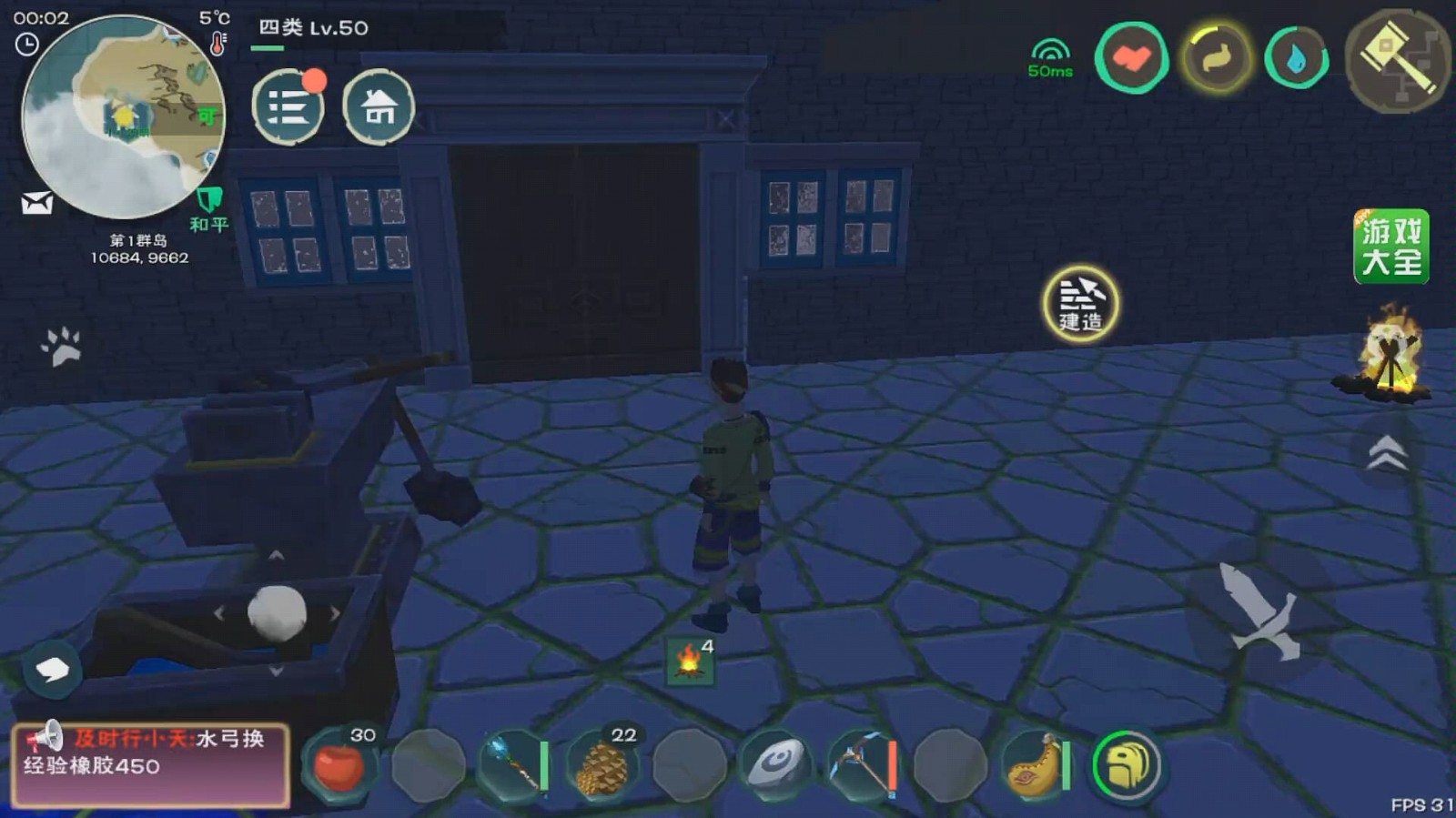Open the task list menu button
This screenshot has height=818, width=1456.
pyautogui.click(x=288, y=107)
